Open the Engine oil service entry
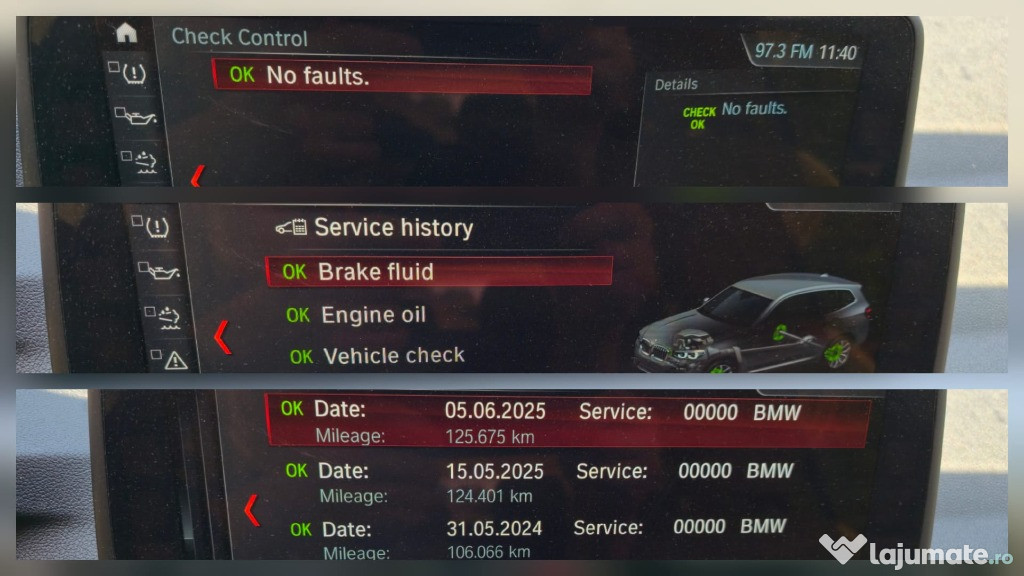 point(373,315)
